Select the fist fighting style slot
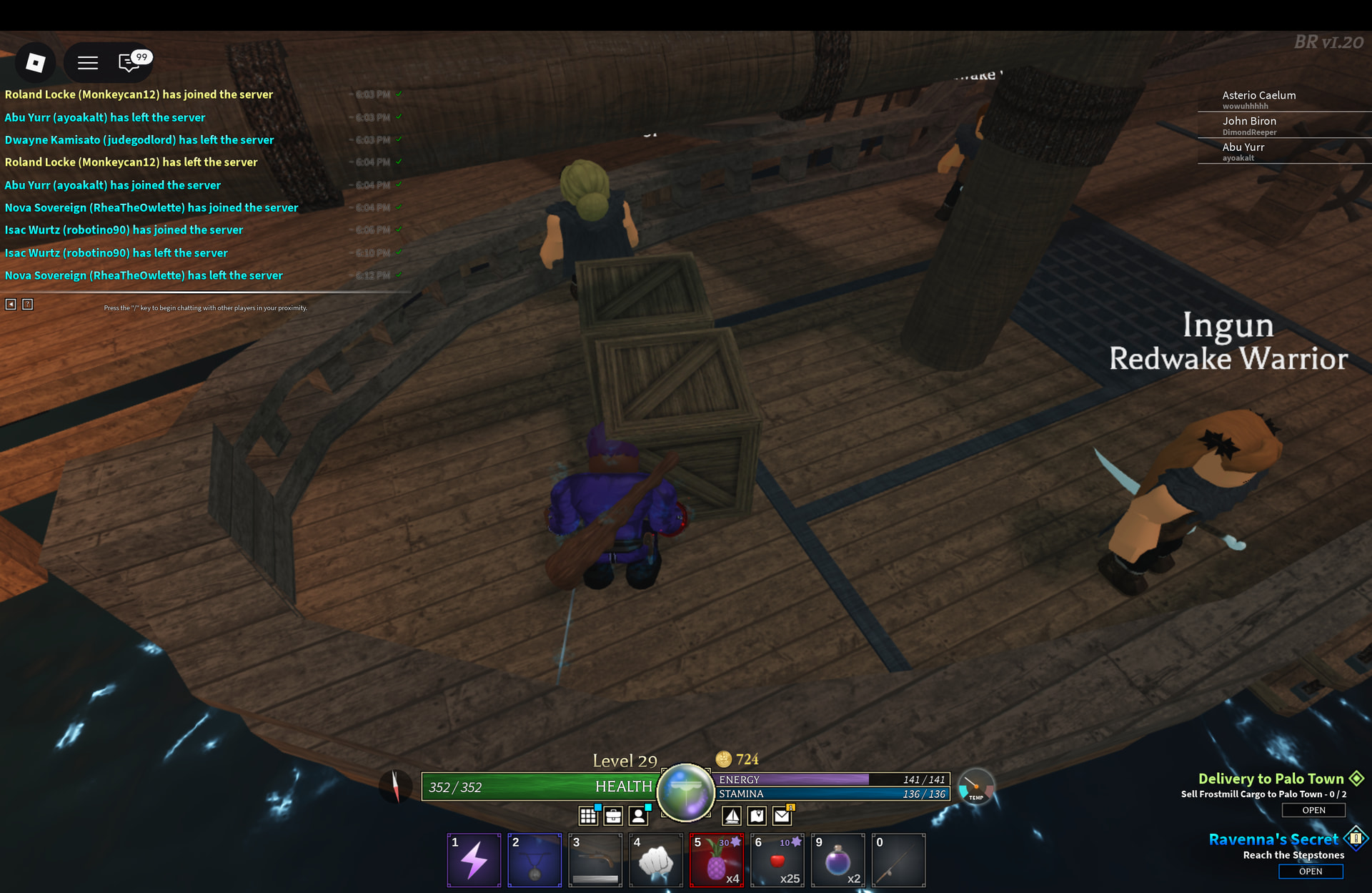 click(656, 860)
